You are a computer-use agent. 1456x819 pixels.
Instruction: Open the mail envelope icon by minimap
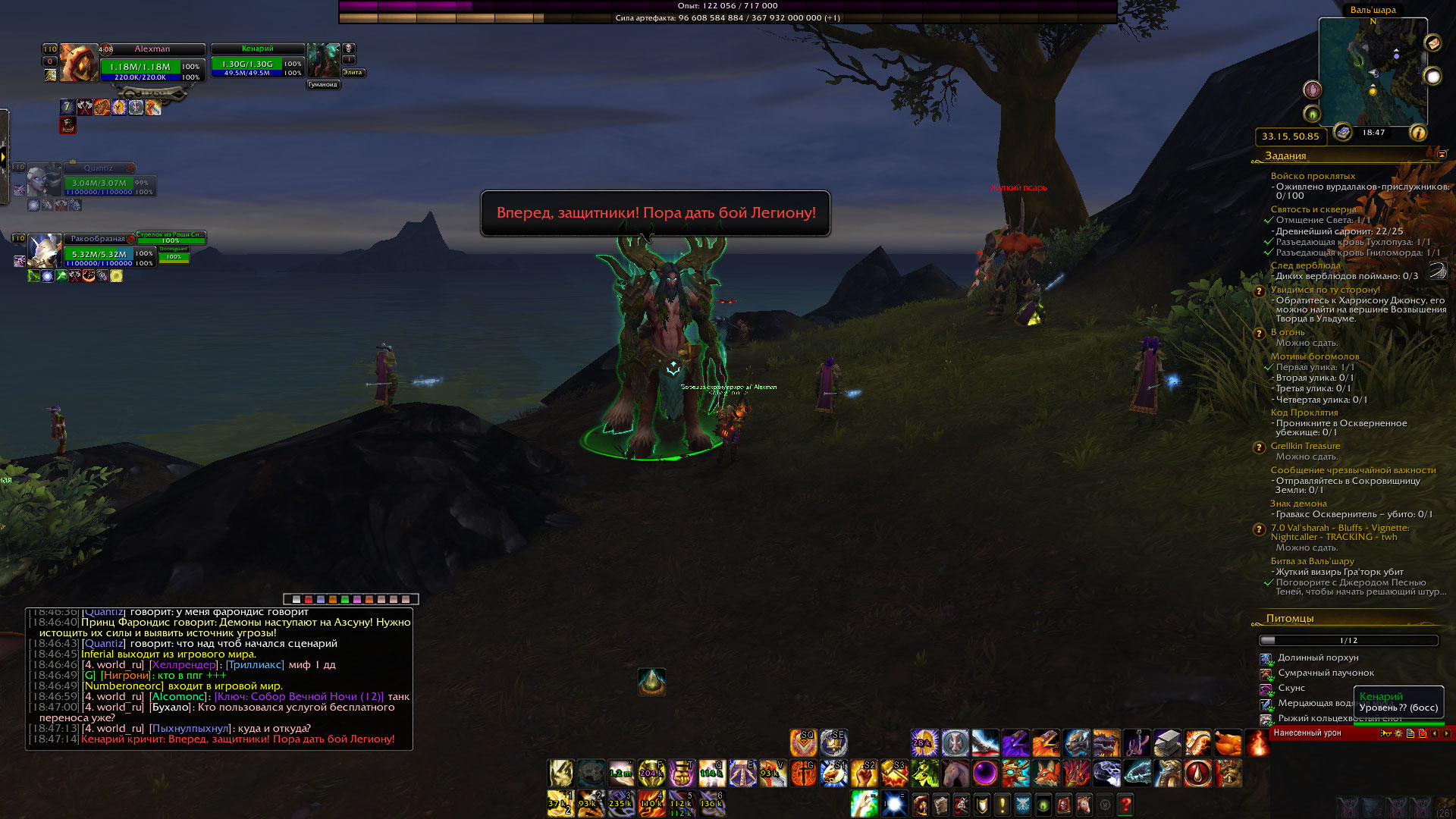[x=1432, y=43]
